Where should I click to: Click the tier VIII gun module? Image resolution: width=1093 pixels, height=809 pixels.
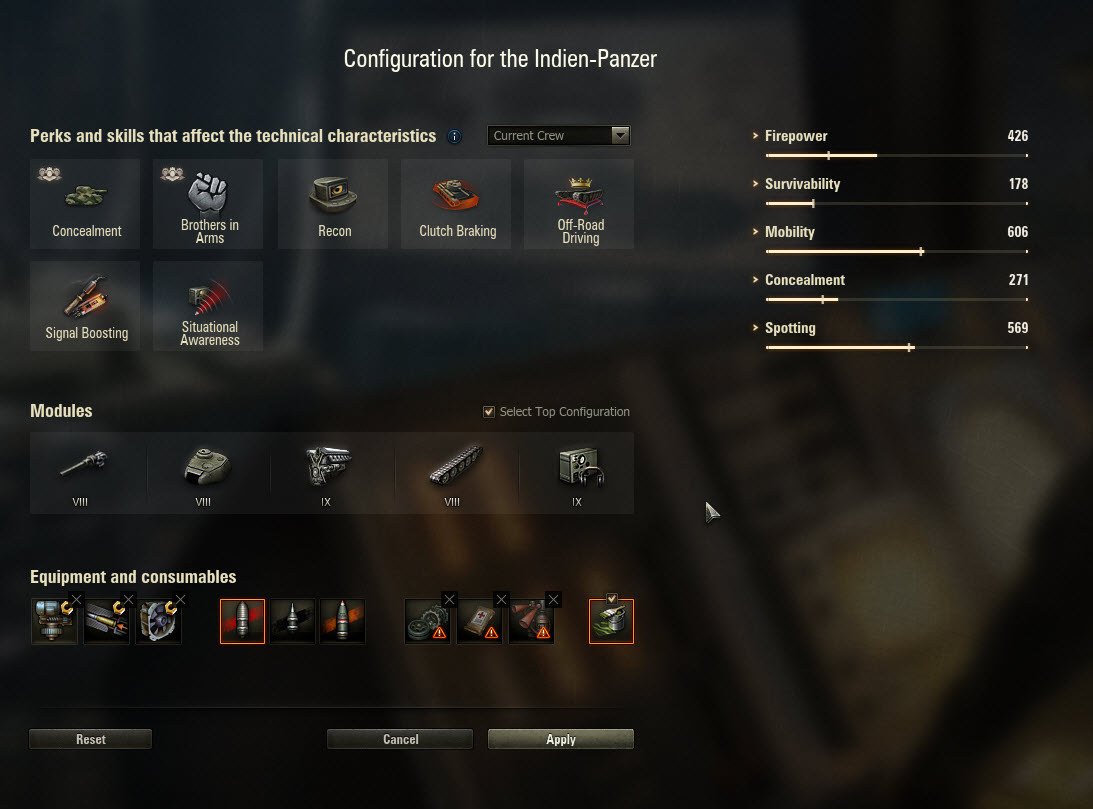click(x=83, y=468)
